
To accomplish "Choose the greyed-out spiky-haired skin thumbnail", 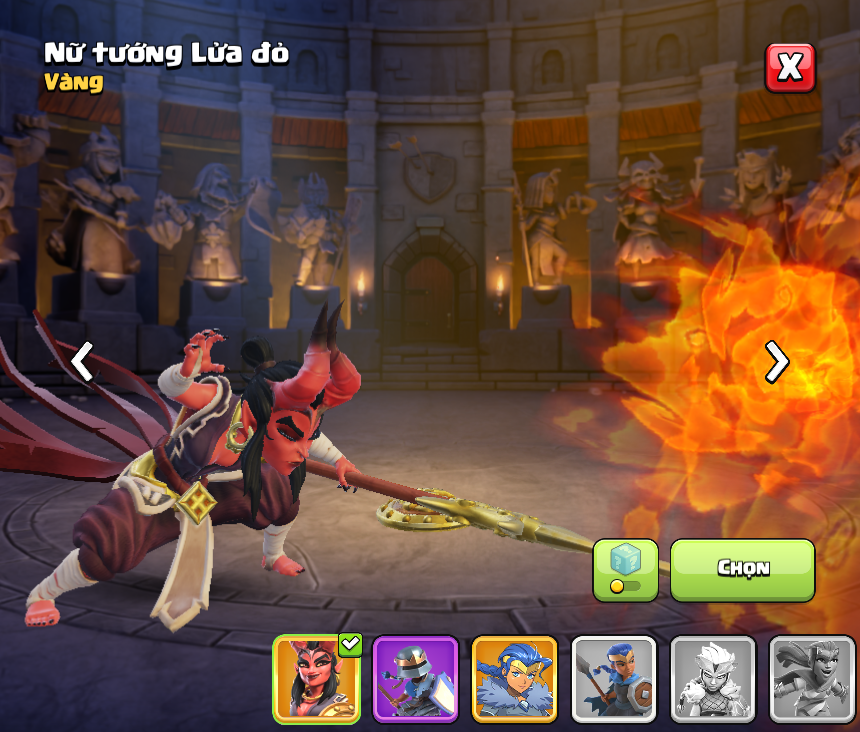I will pos(712,679).
